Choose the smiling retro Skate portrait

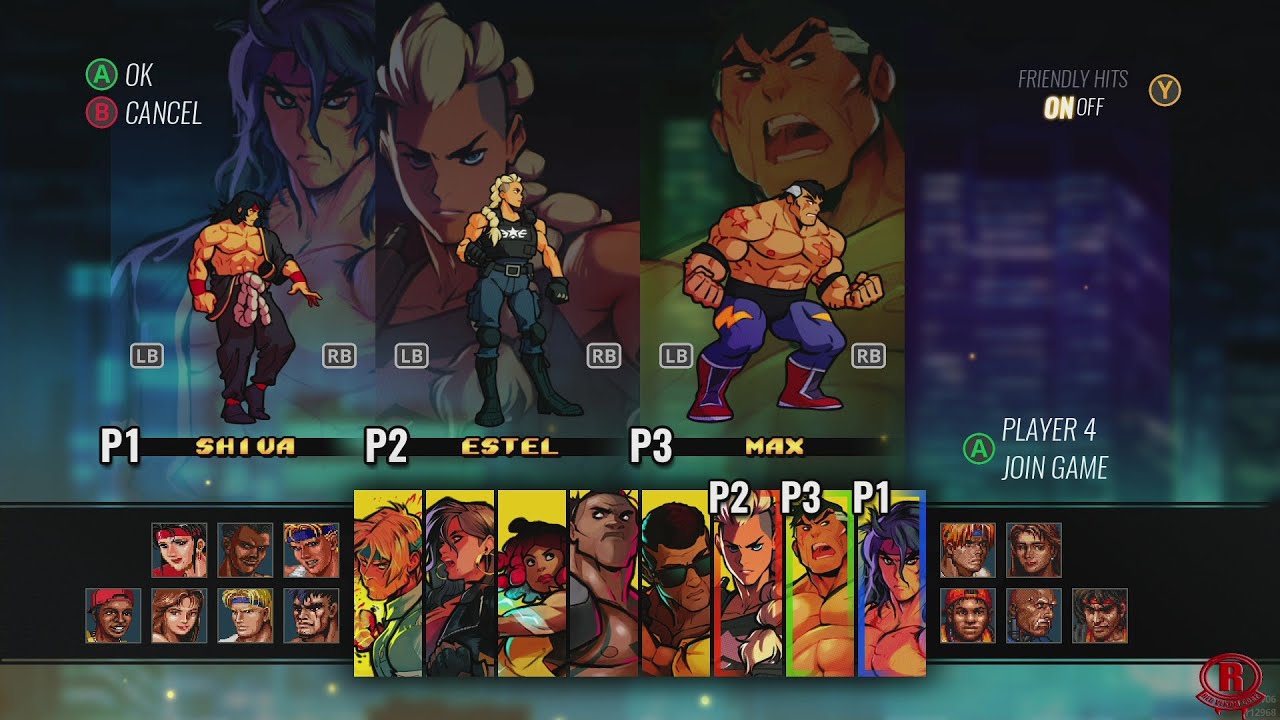[x=113, y=615]
